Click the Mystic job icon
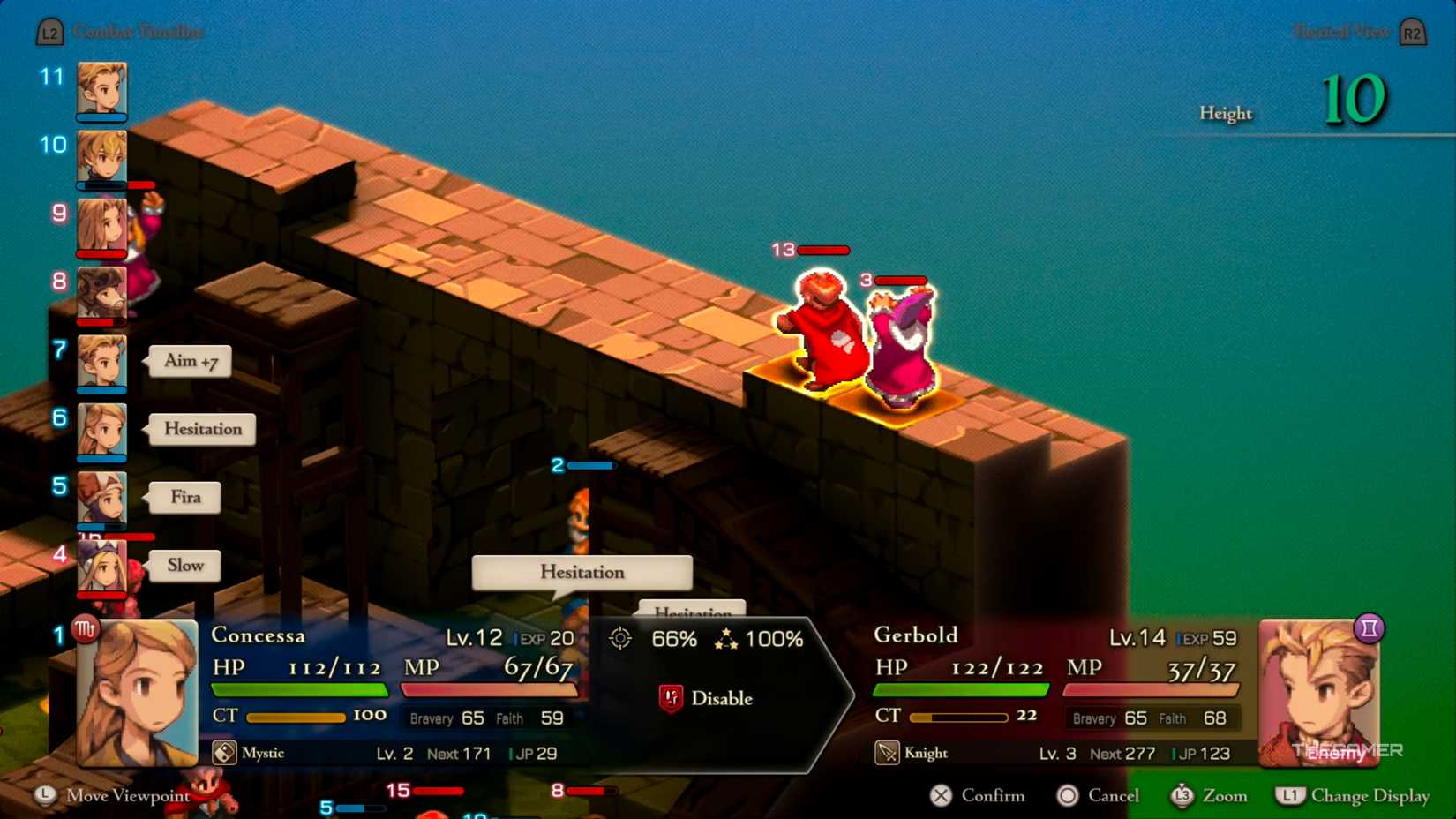The height and width of the screenshot is (819, 1456). [224, 753]
